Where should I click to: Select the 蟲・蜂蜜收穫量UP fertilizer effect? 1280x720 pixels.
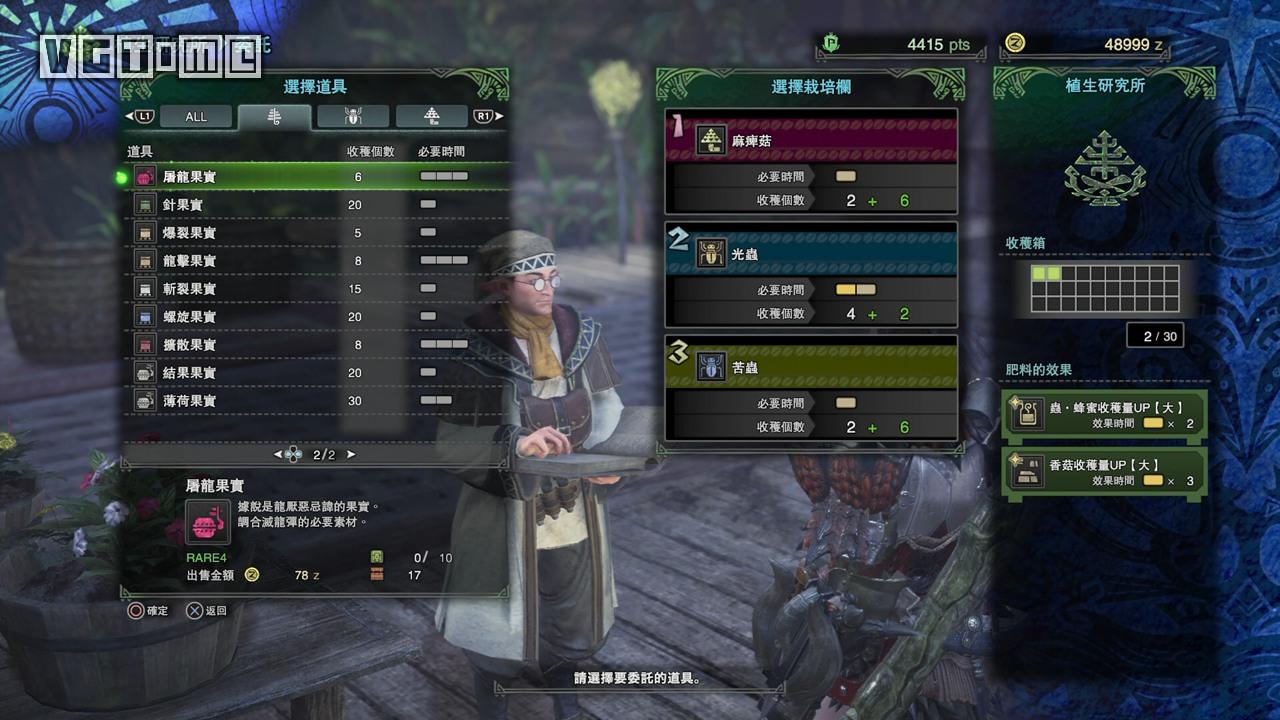tap(1105, 414)
